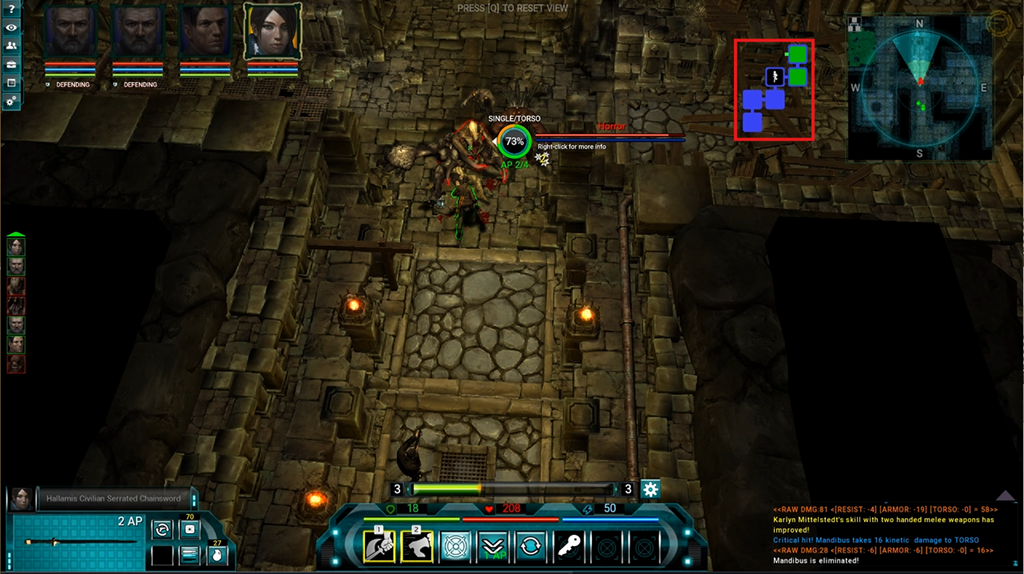Select the dark-haired woman's portrait

pyautogui.click(x=273, y=32)
